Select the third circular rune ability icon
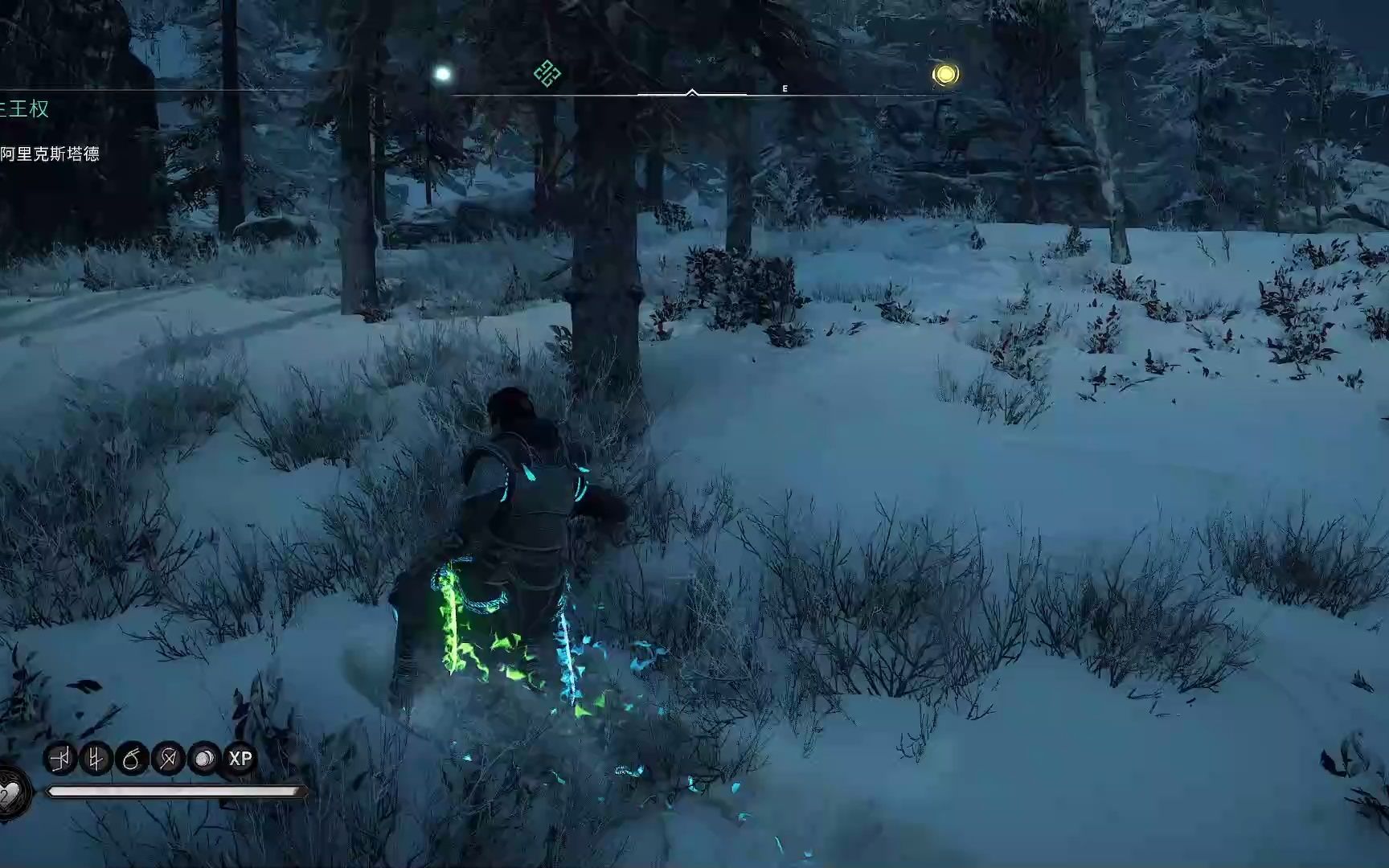Image resolution: width=1389 pixels, height=868 pixels. [x=131, y=759]
